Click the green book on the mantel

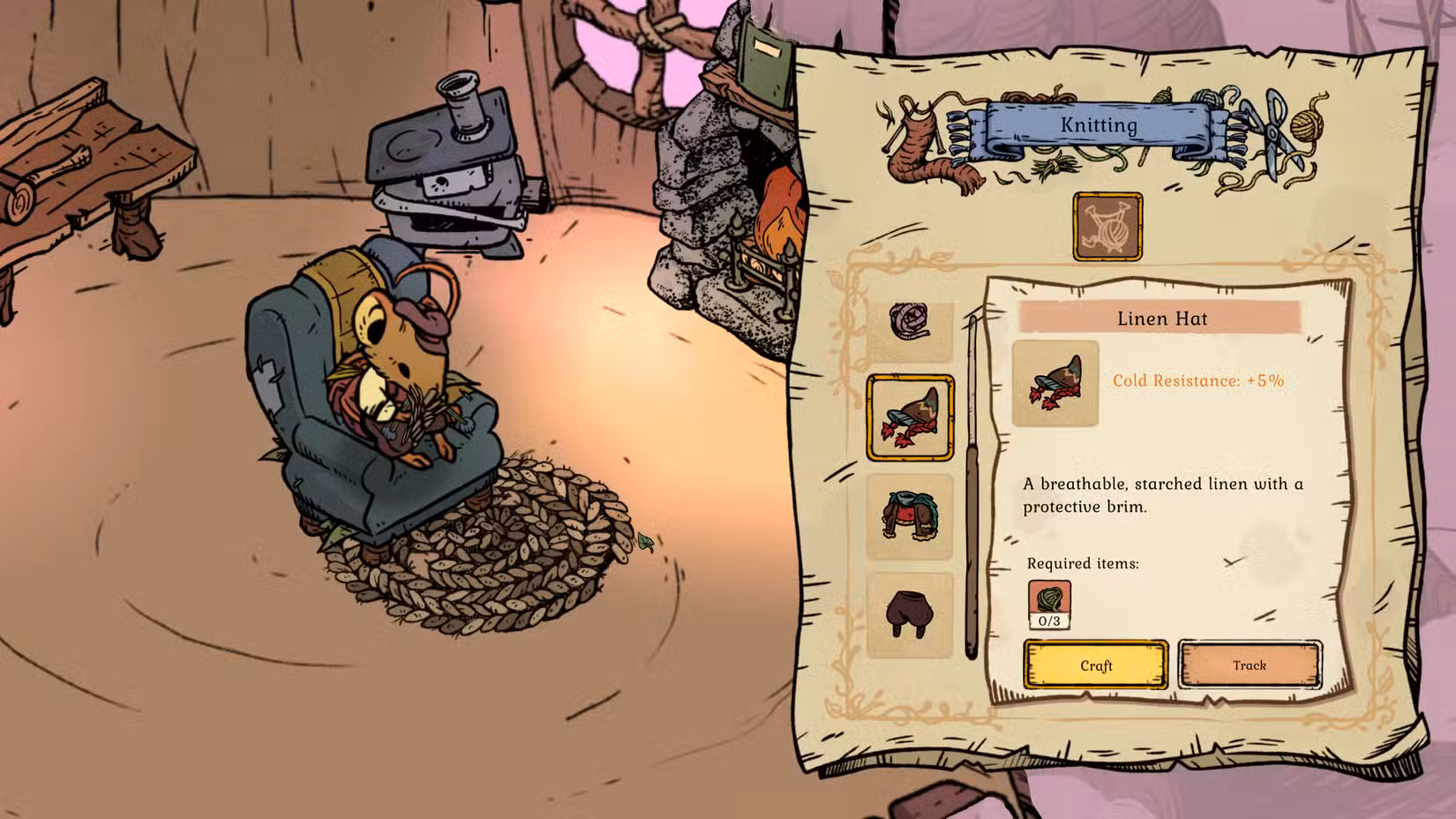(766, 62)
